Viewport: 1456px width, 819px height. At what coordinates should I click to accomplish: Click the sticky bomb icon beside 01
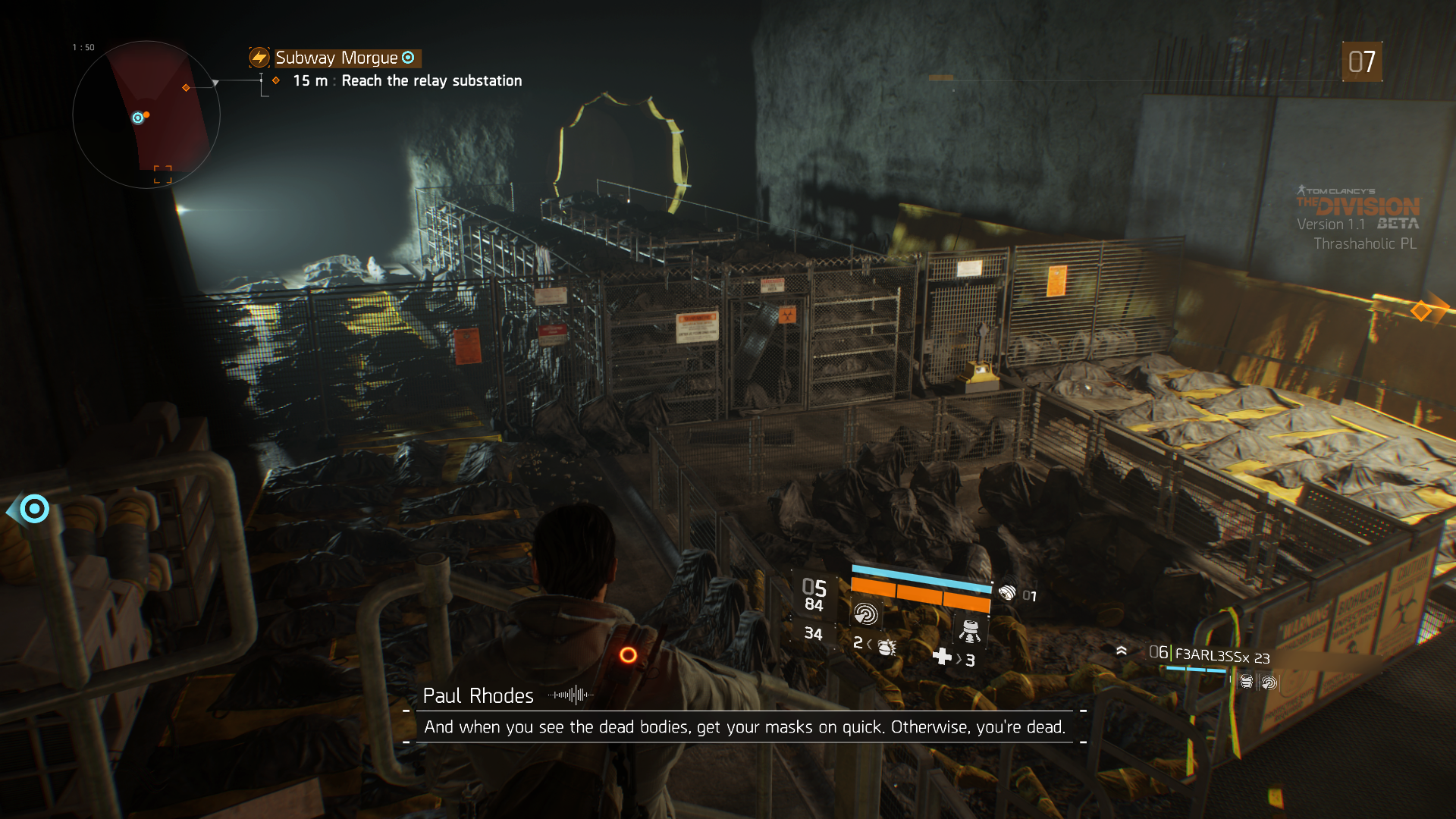click(1007, 593)
